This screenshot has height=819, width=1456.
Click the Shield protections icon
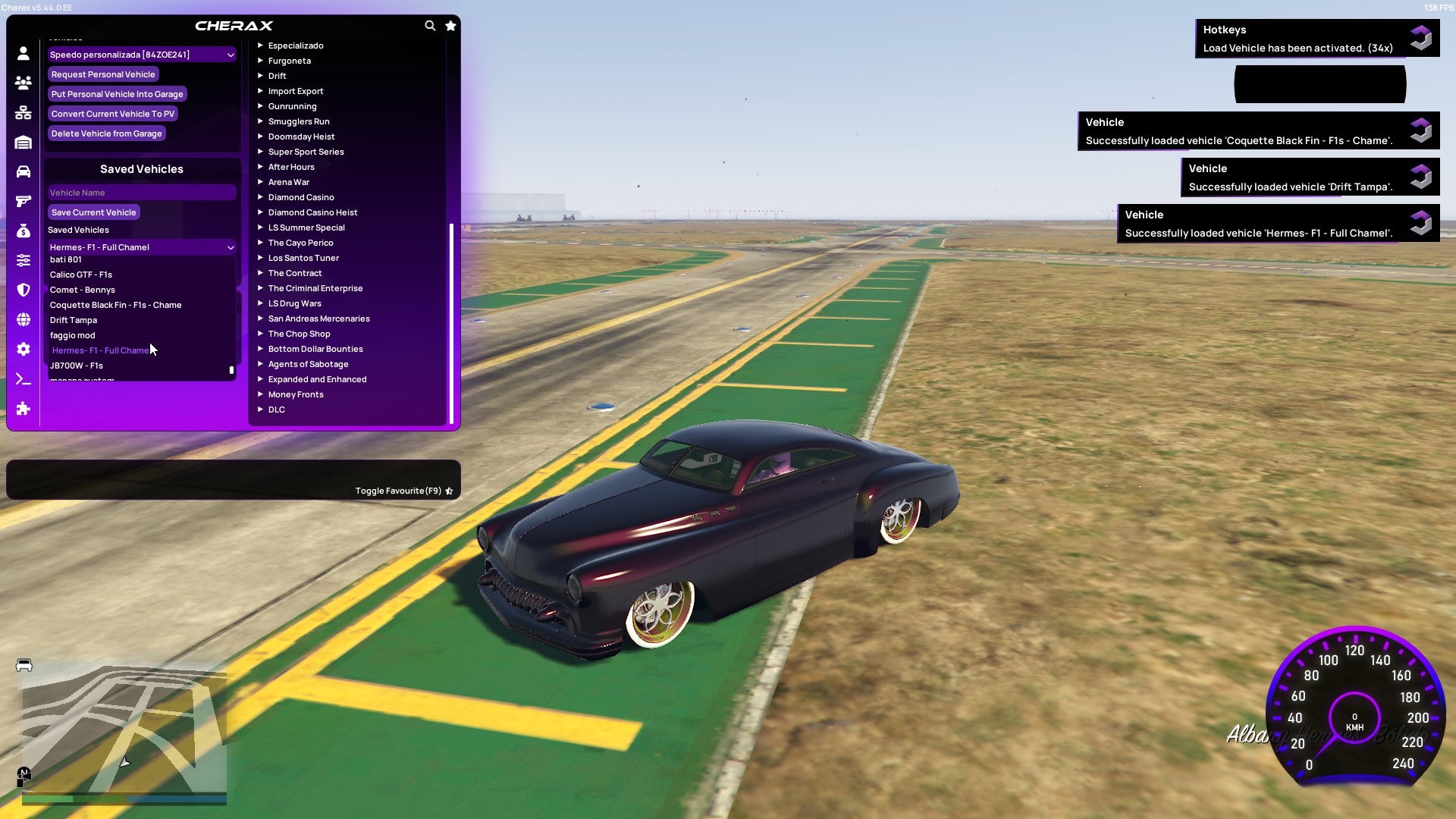coord(23,290)
